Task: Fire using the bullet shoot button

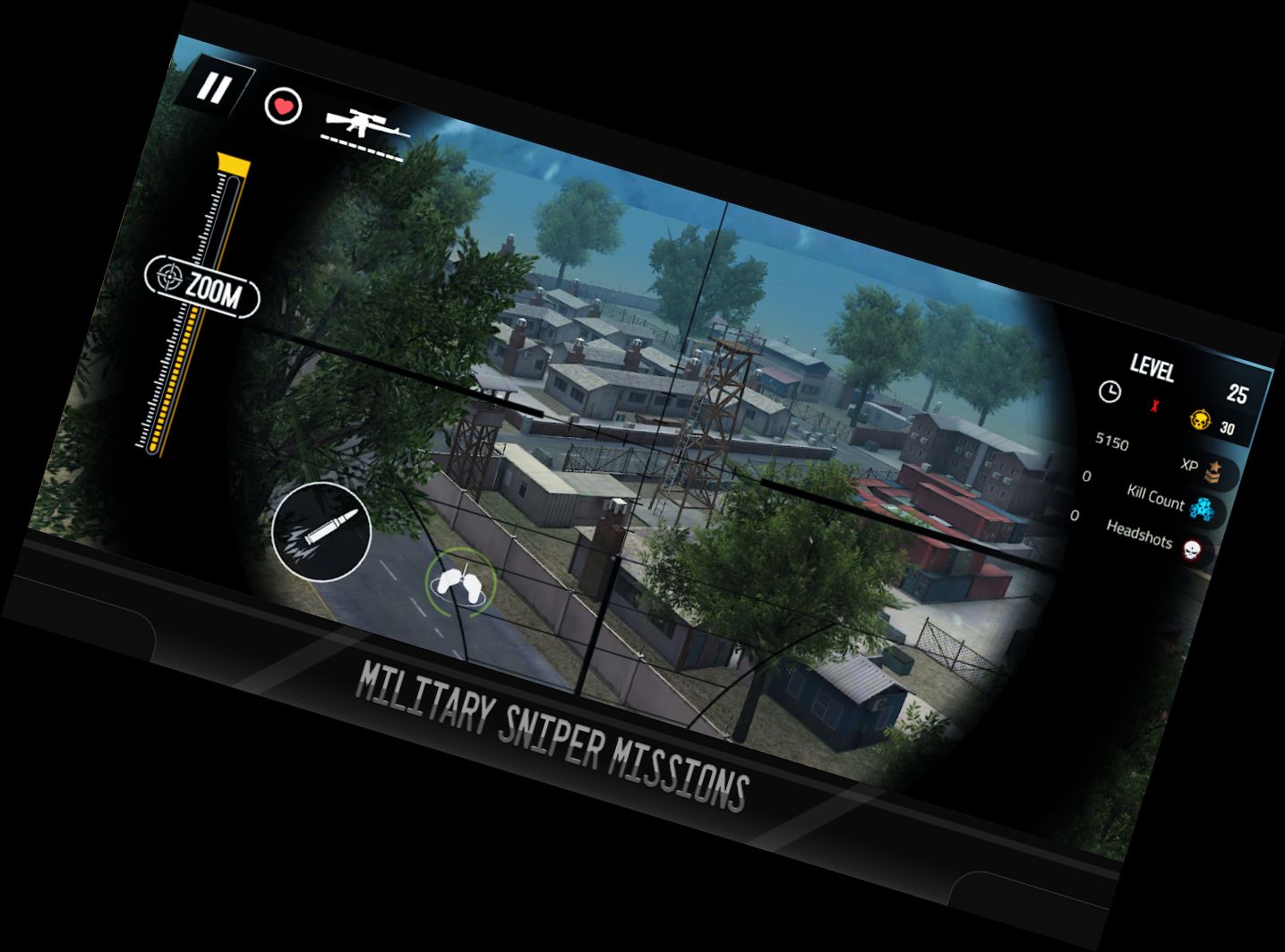Action: [x=322, y=532]
